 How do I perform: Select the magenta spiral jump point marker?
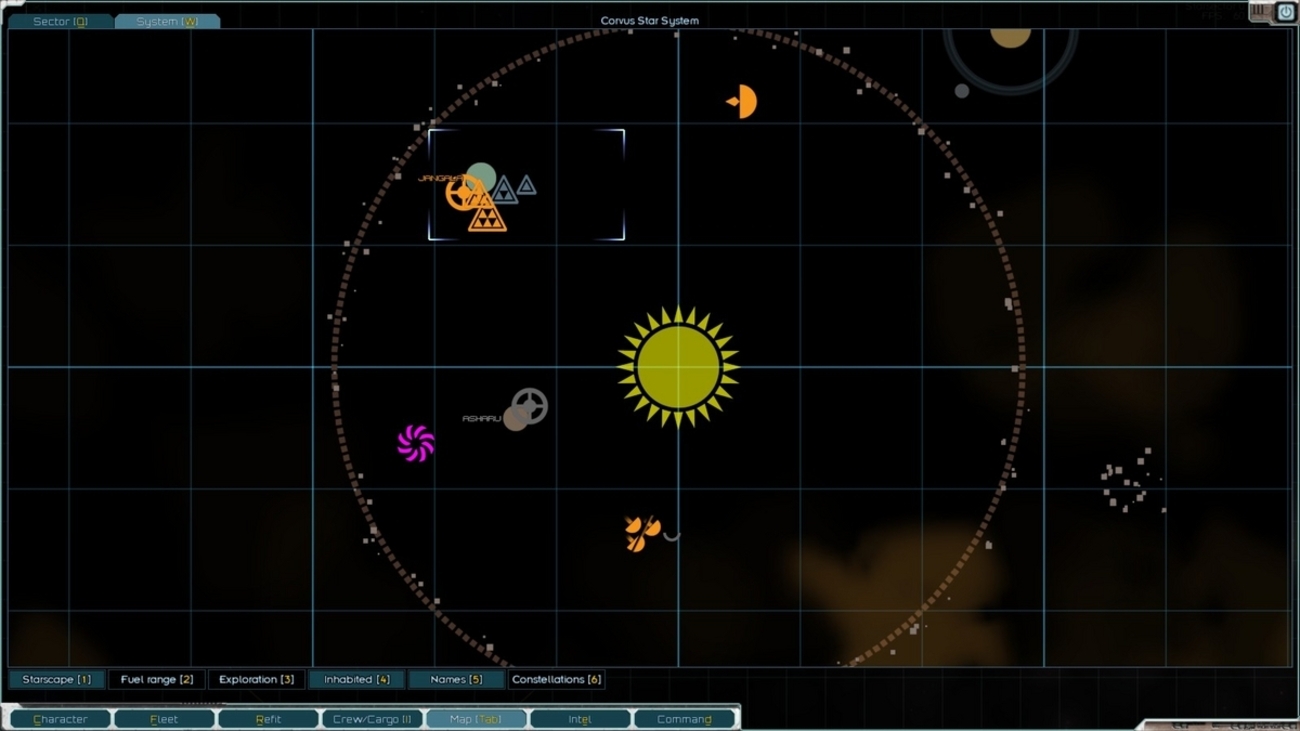(415, 443)
